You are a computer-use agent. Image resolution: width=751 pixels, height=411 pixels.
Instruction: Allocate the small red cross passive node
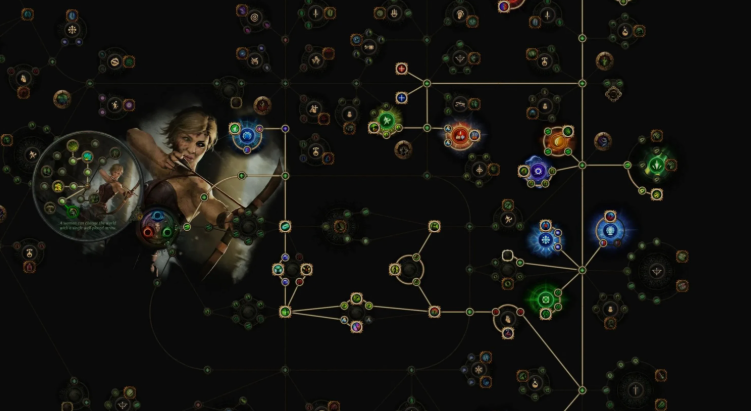(x=402, y=69)
